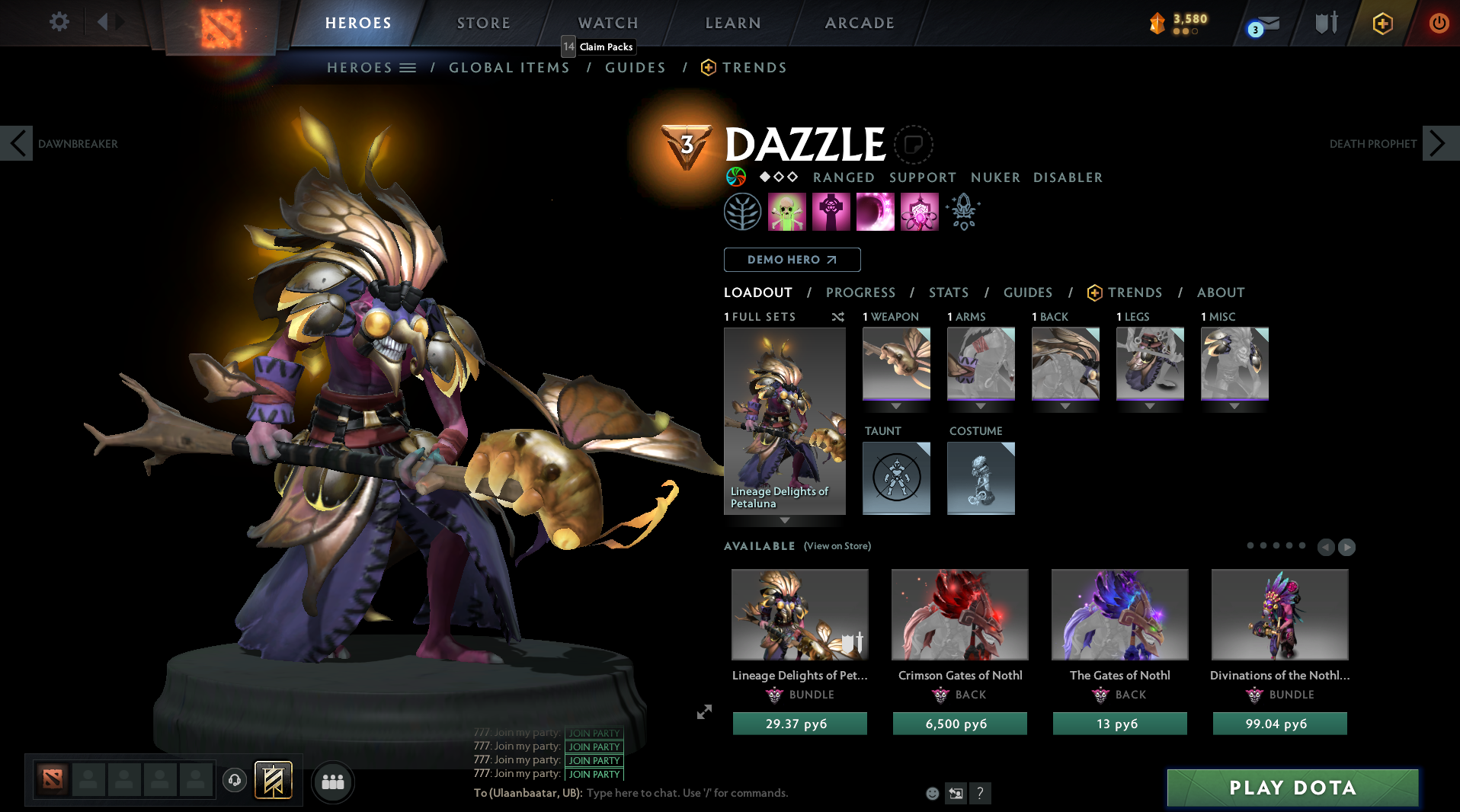Viewport: 1460px width, 812px height.
Task: Expand the Weapon slot dropdown chevron
Action: [895, 406]
